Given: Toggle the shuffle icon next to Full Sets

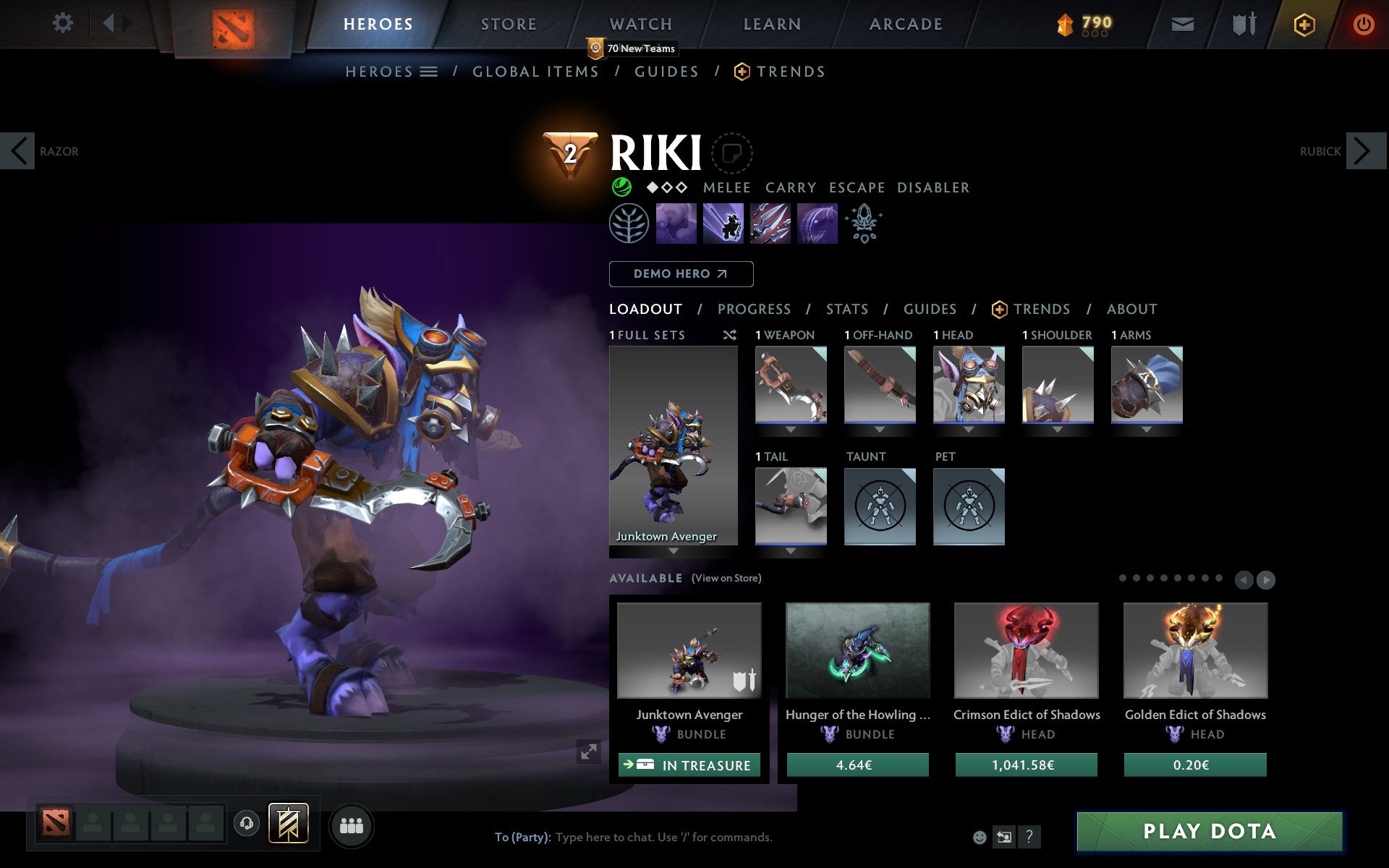Looking at the screenshot, I should (x=729, y=335).
